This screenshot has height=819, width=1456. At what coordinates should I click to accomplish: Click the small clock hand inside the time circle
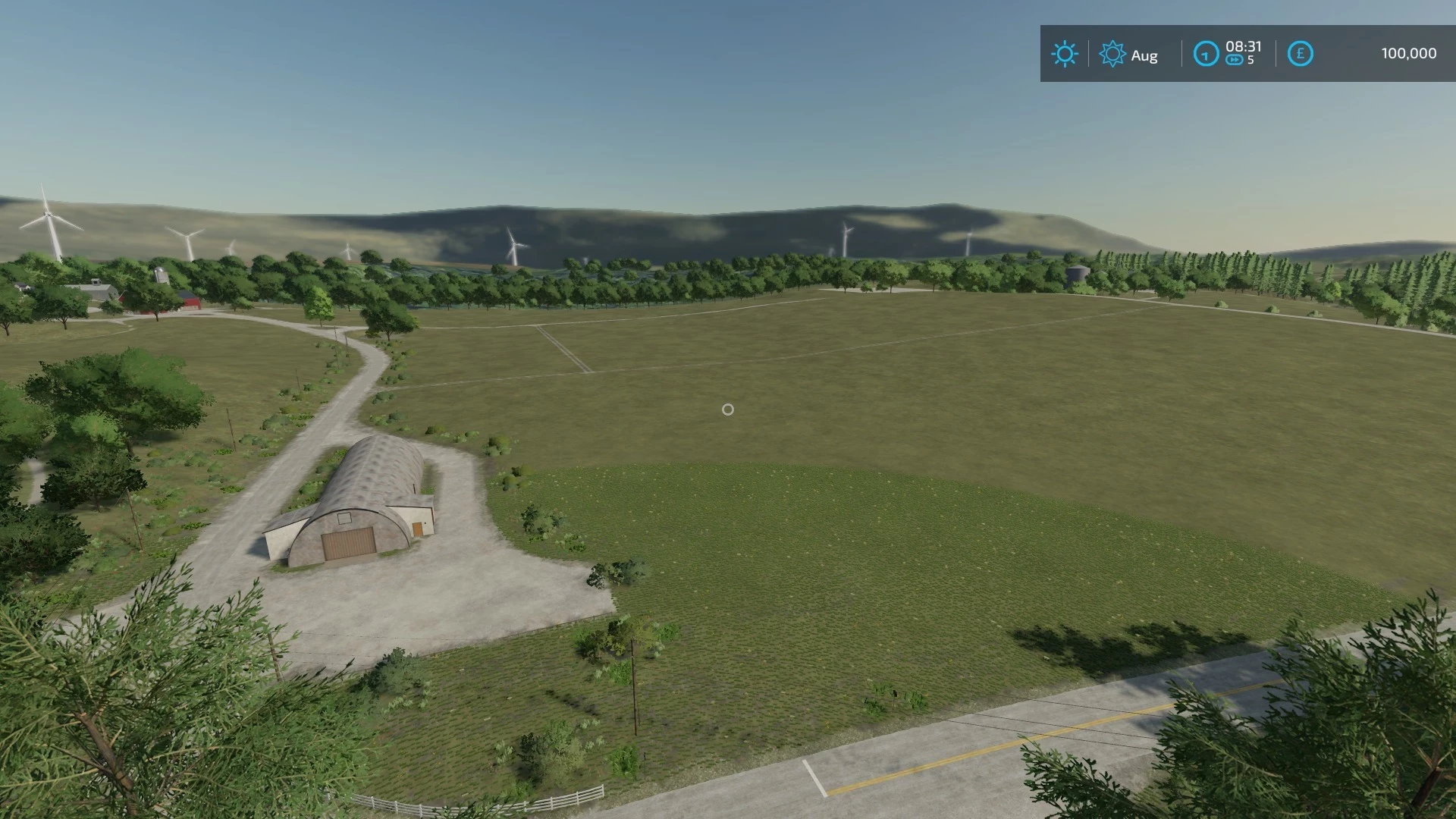[x=1206, y=54]
